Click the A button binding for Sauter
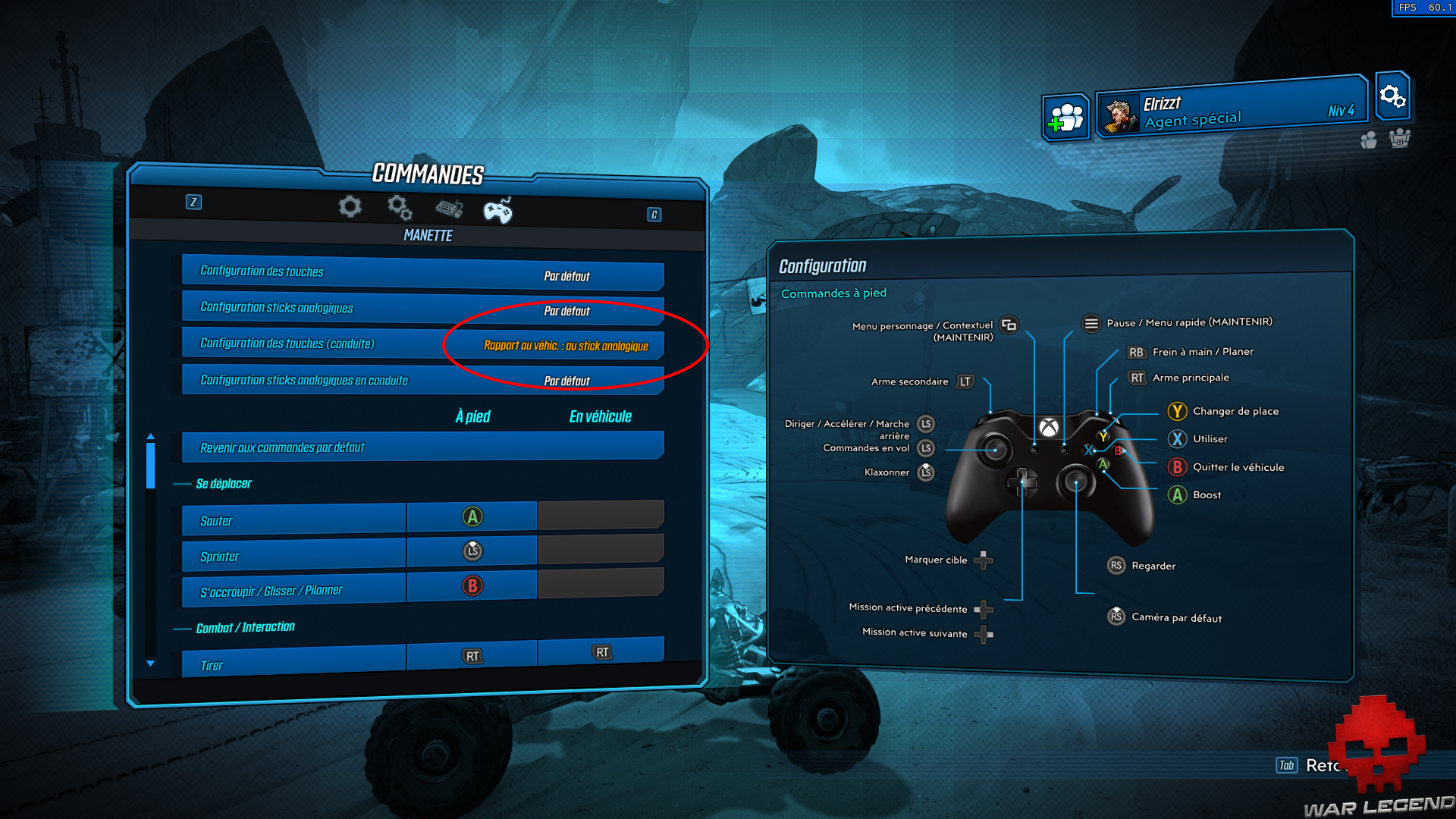This screenshot has height=819, width=1456. pyautogui.click(x=472, y=516)
